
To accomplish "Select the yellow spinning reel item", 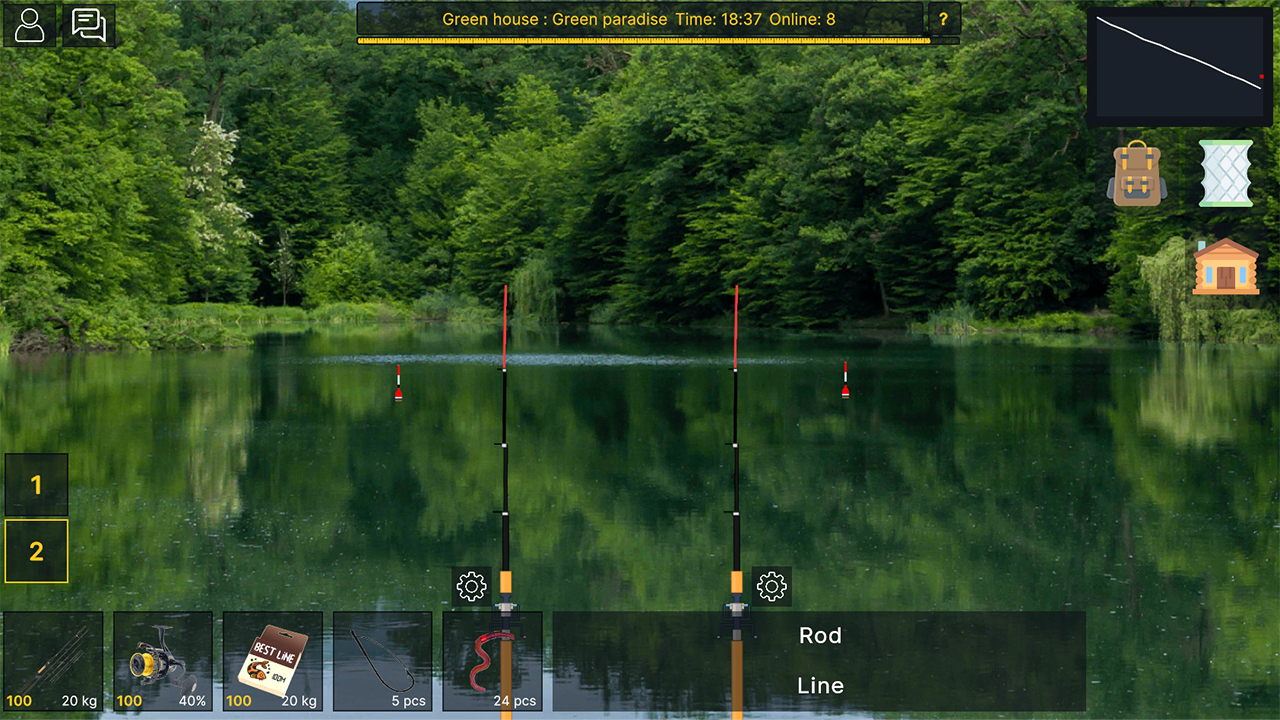I will (x=162, y=660).
